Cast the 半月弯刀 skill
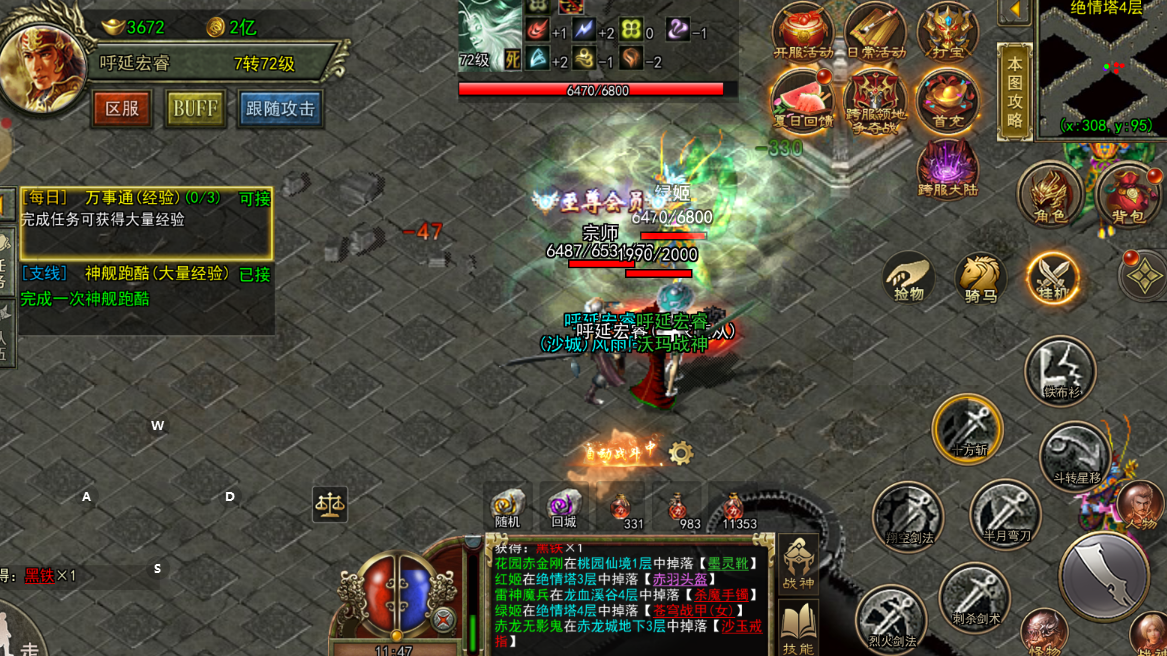This screenshot has width=1167, height=656. [x=1004, y=514]
